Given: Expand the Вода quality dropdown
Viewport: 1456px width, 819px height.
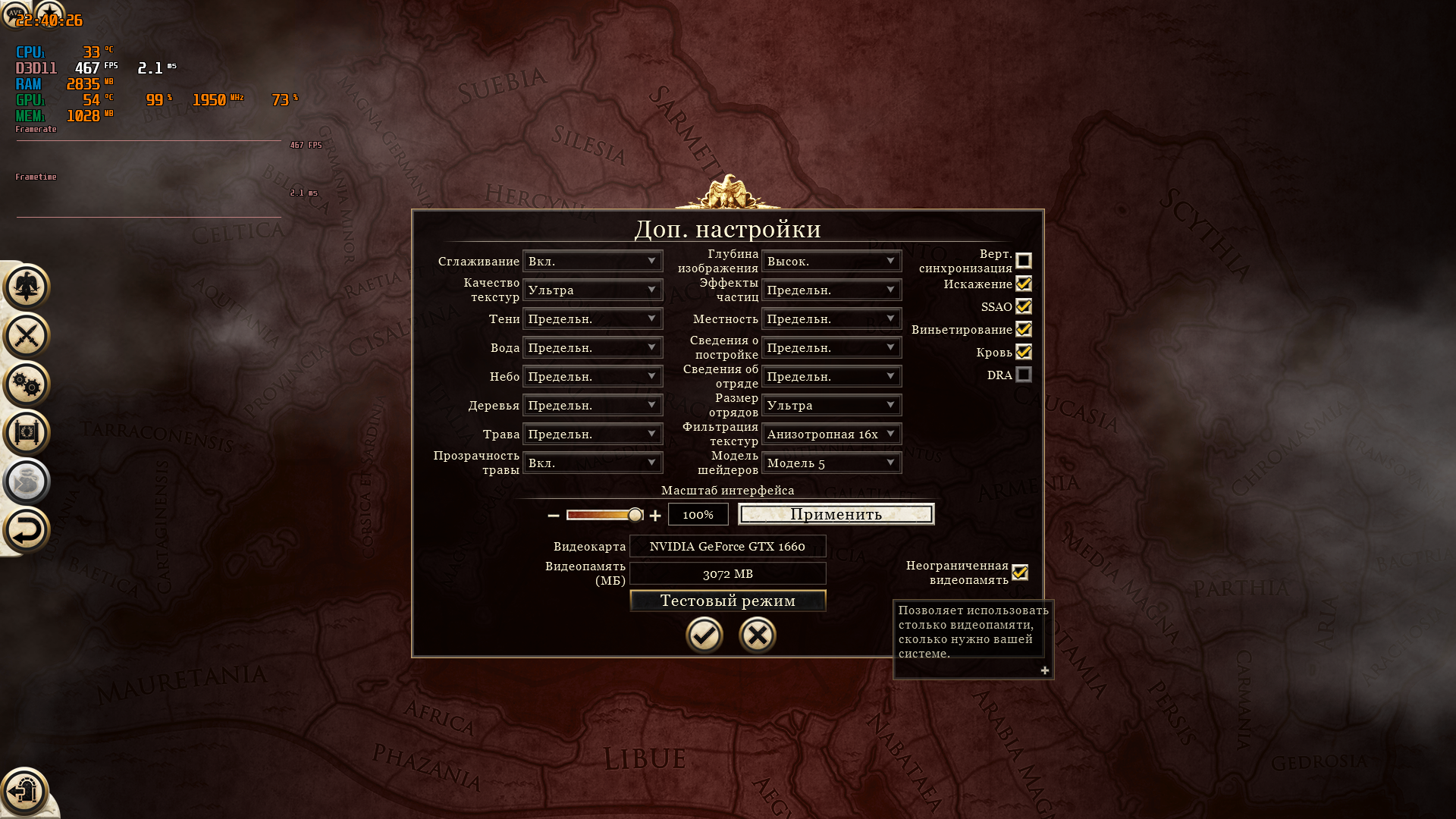Looking at the screenshot, I should tap(592, 347).
